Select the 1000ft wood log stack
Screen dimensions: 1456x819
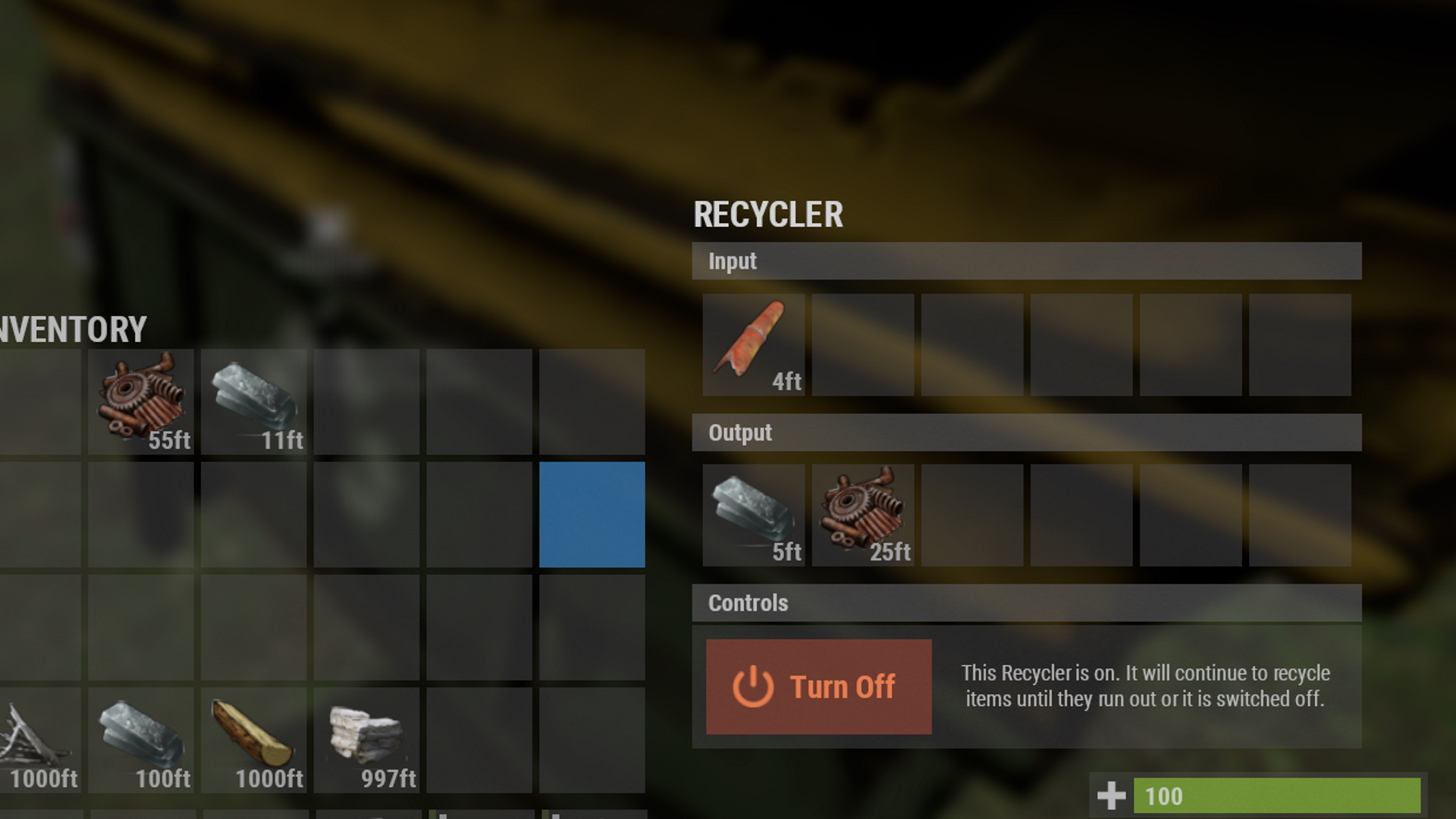tap(253, 740)
